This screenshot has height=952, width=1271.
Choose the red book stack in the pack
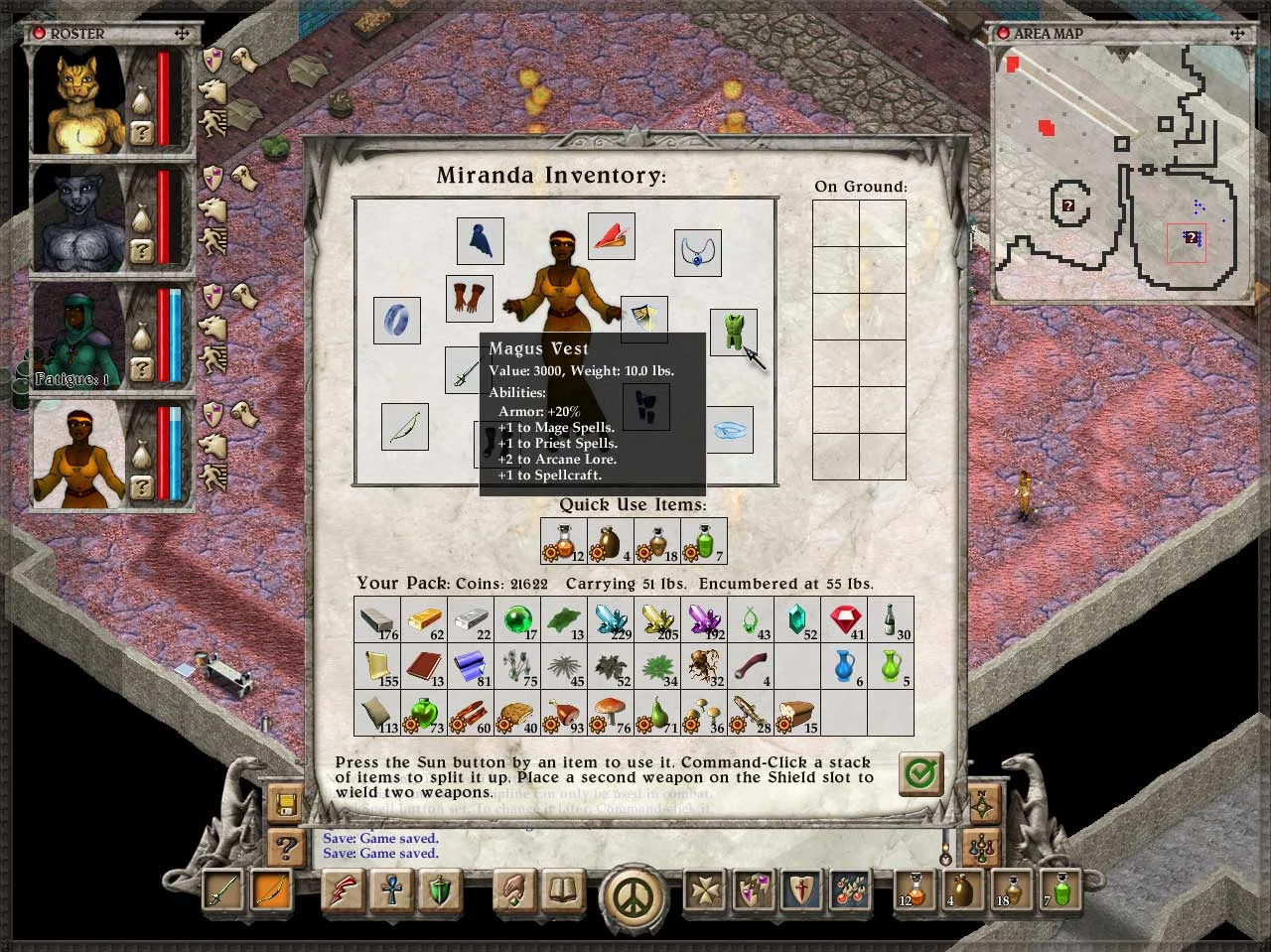pos(425,666)
